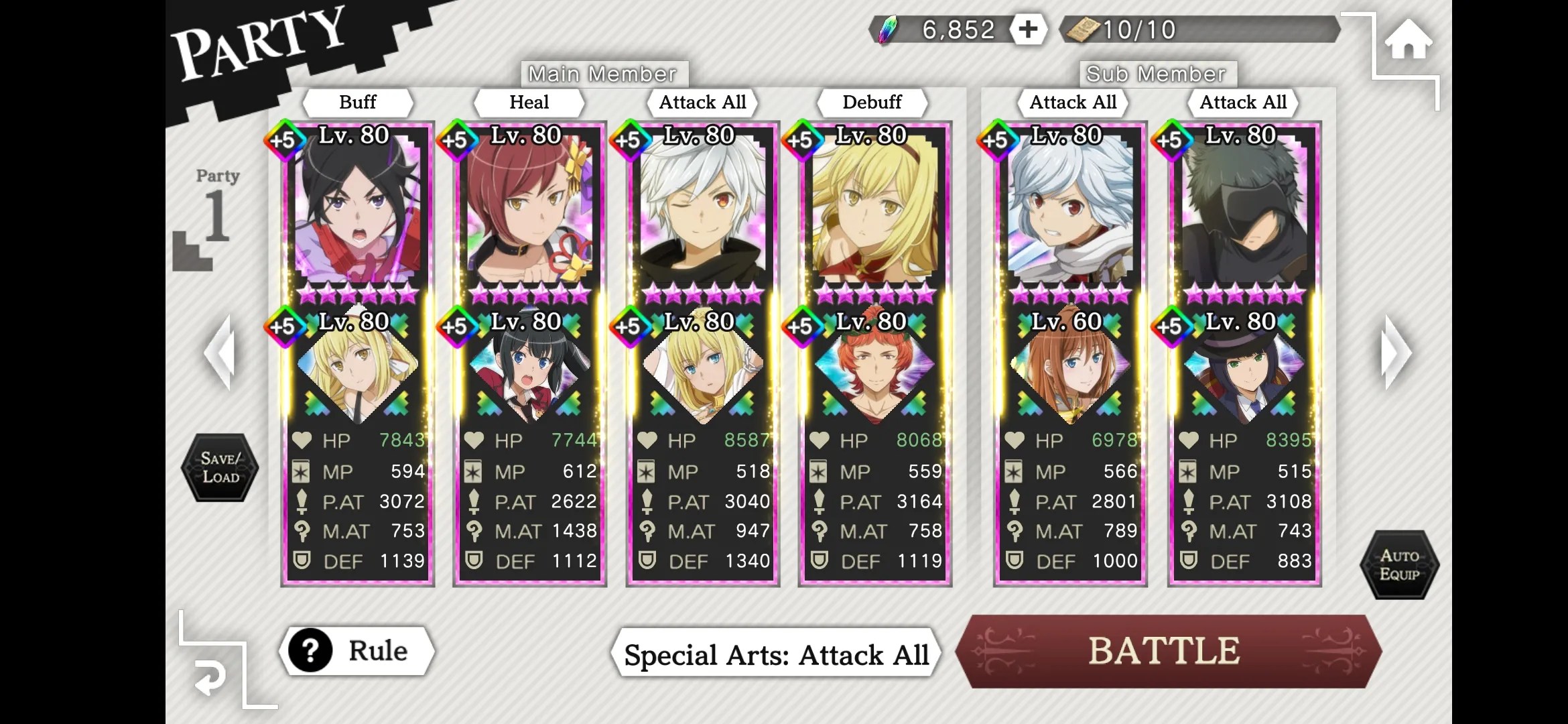Start the fight with the BATTLE button
The width and height of the screenshot is (1568, 724).
click(1166, 651)
